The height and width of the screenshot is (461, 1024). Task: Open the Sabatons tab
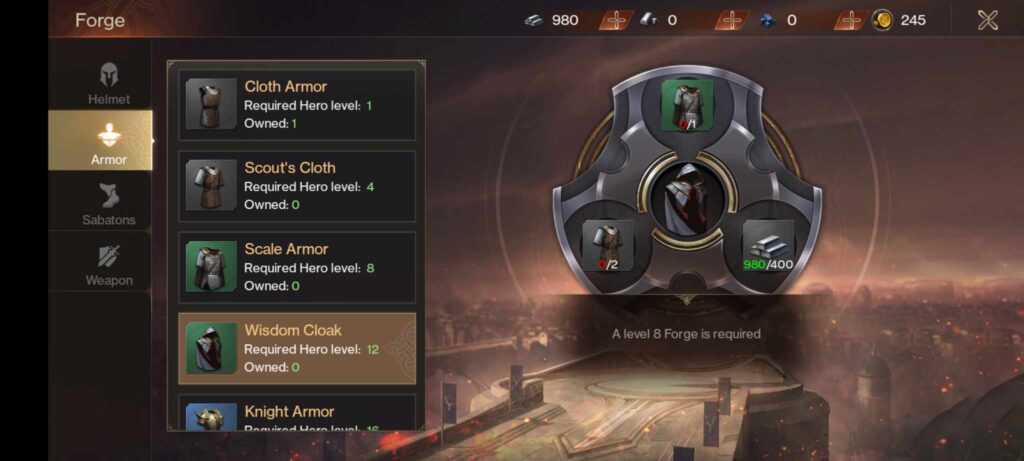(108, 203)
